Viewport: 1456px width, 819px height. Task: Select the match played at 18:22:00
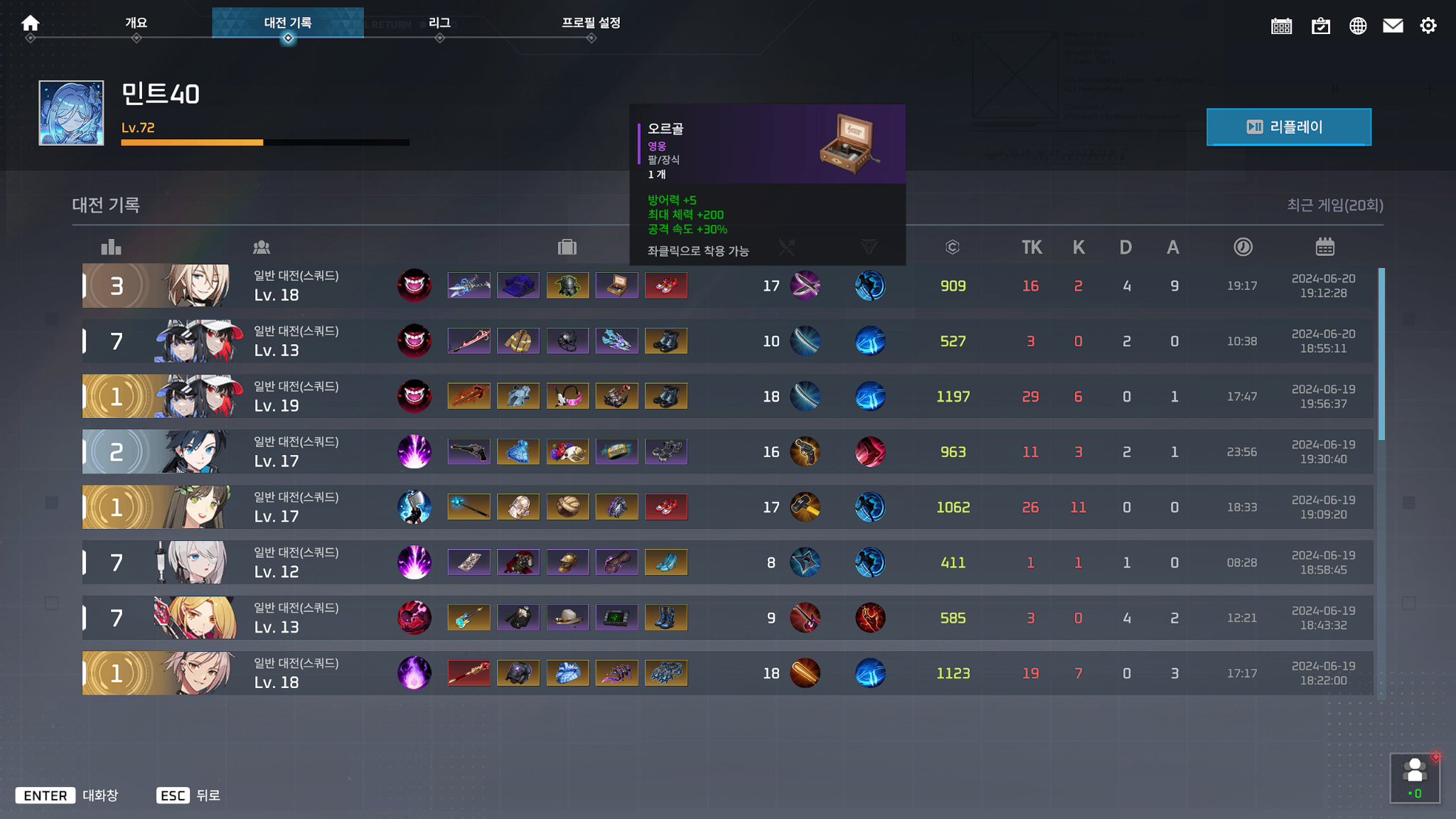point(727,673)
